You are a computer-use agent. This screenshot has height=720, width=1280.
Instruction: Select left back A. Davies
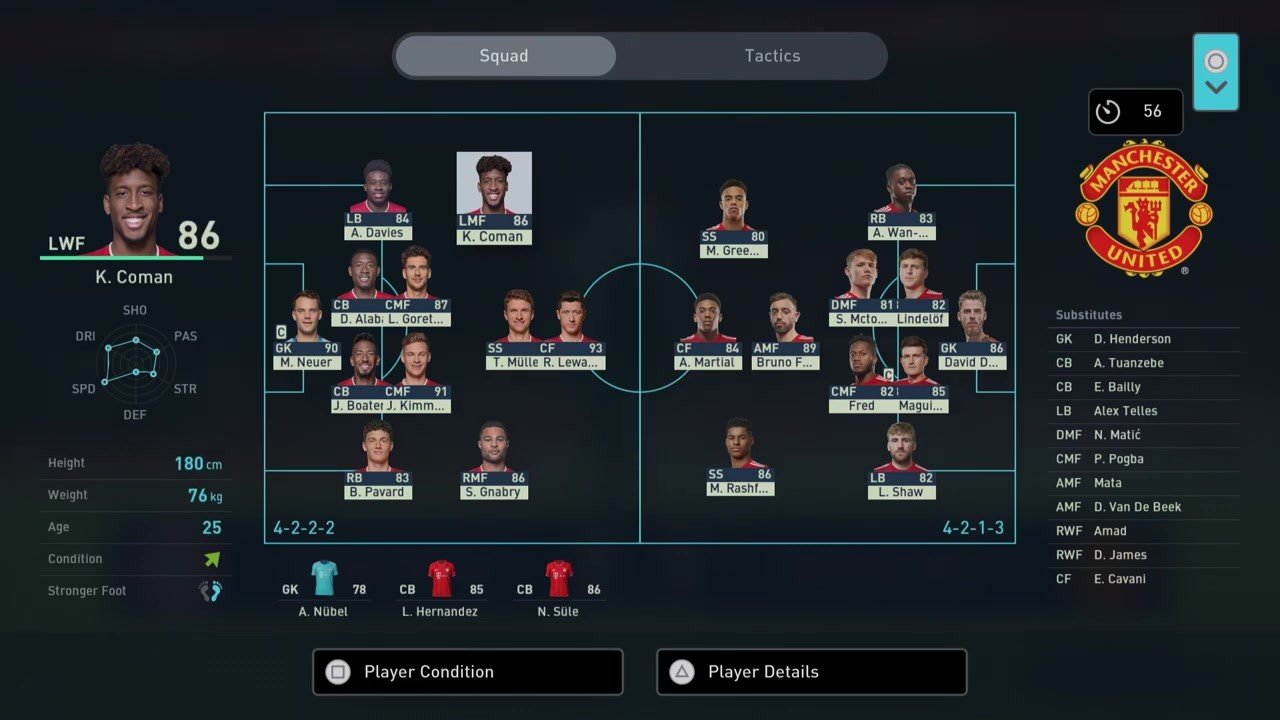377,202
